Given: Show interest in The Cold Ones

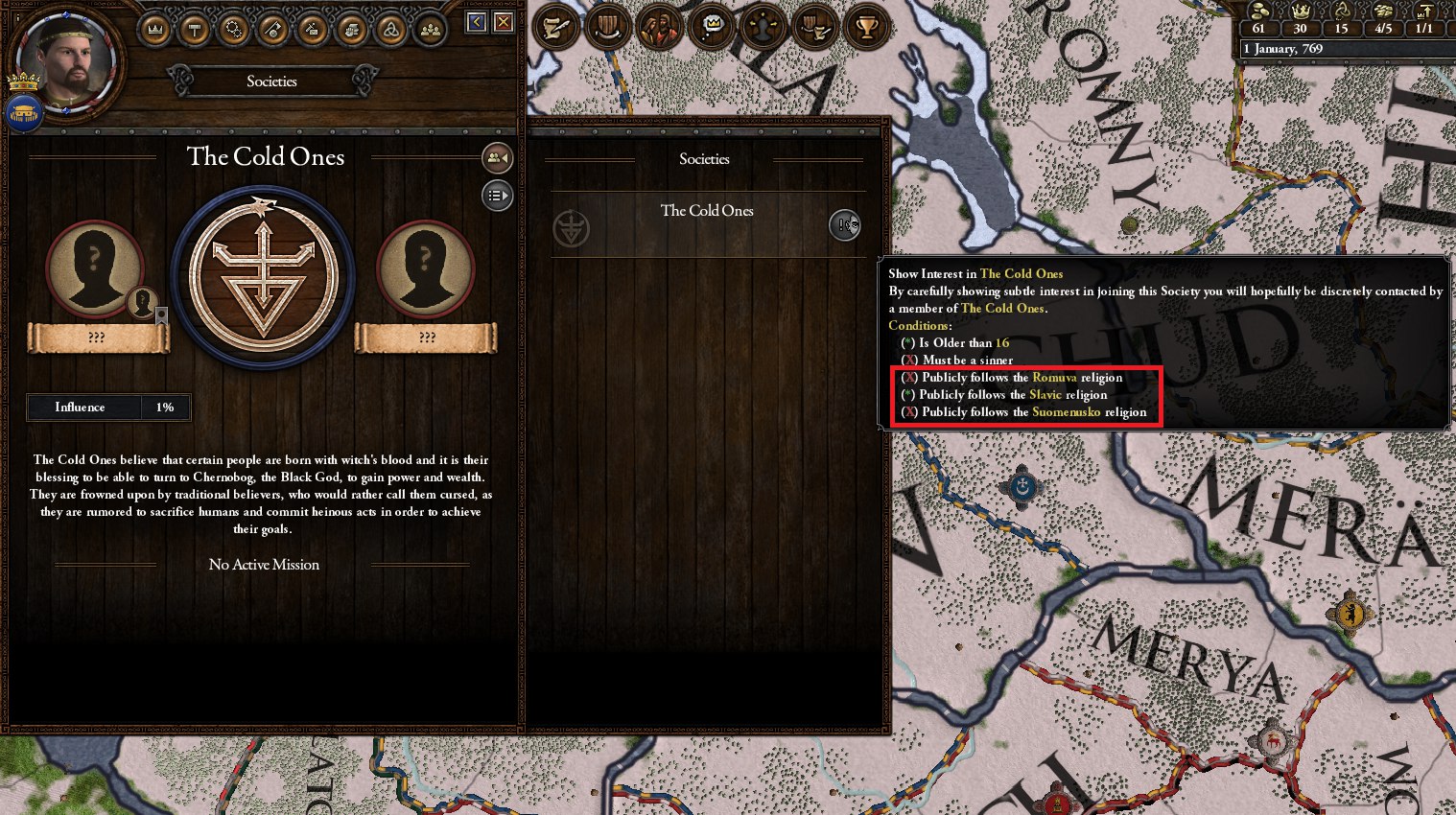Looking at the screenshot, I should 844,225.
